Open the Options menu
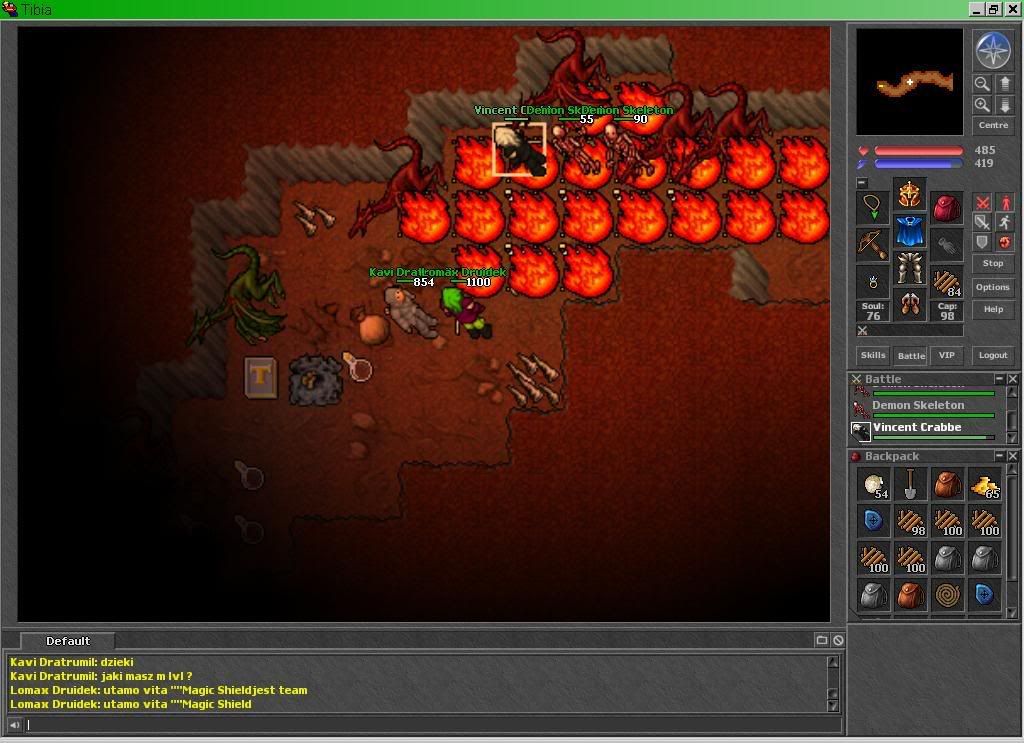Image resolution: width=1024 pixels, height=743 pixels. pos(992,287)
